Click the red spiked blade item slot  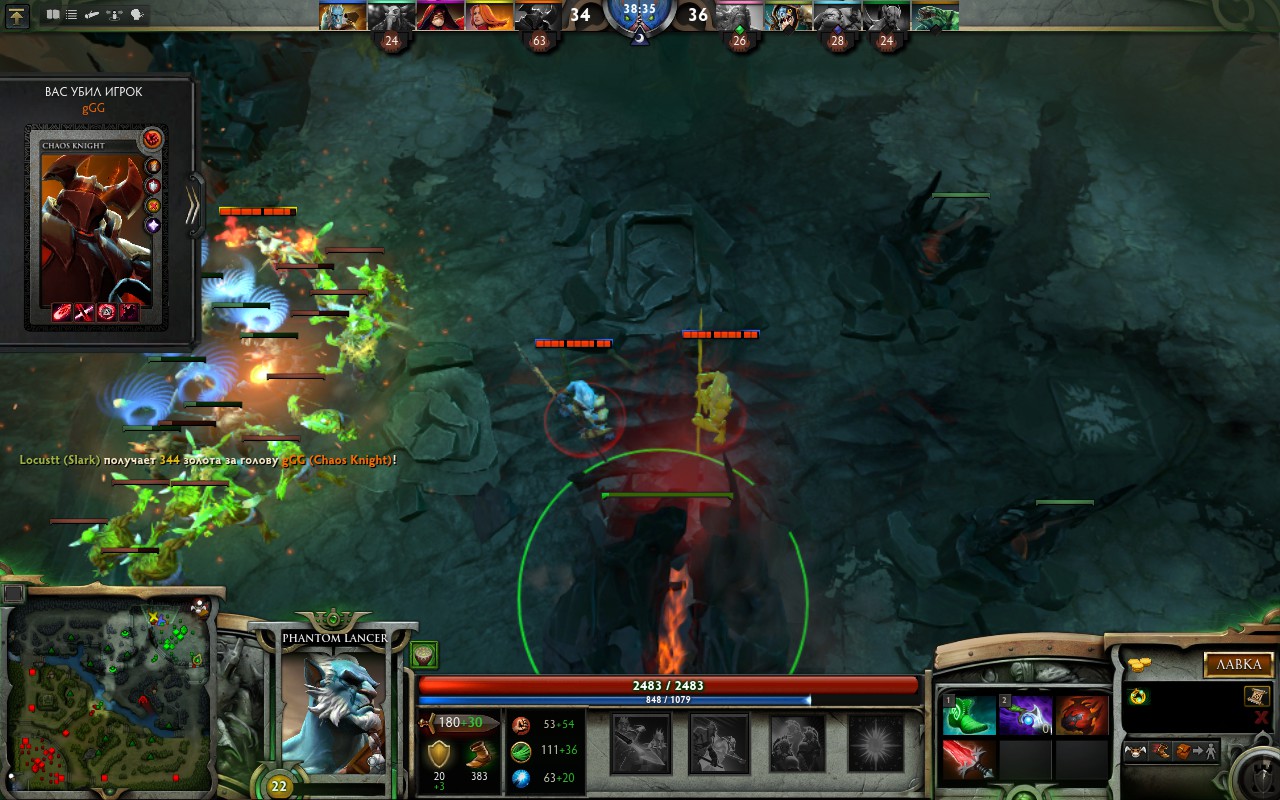tap(969, 759)
